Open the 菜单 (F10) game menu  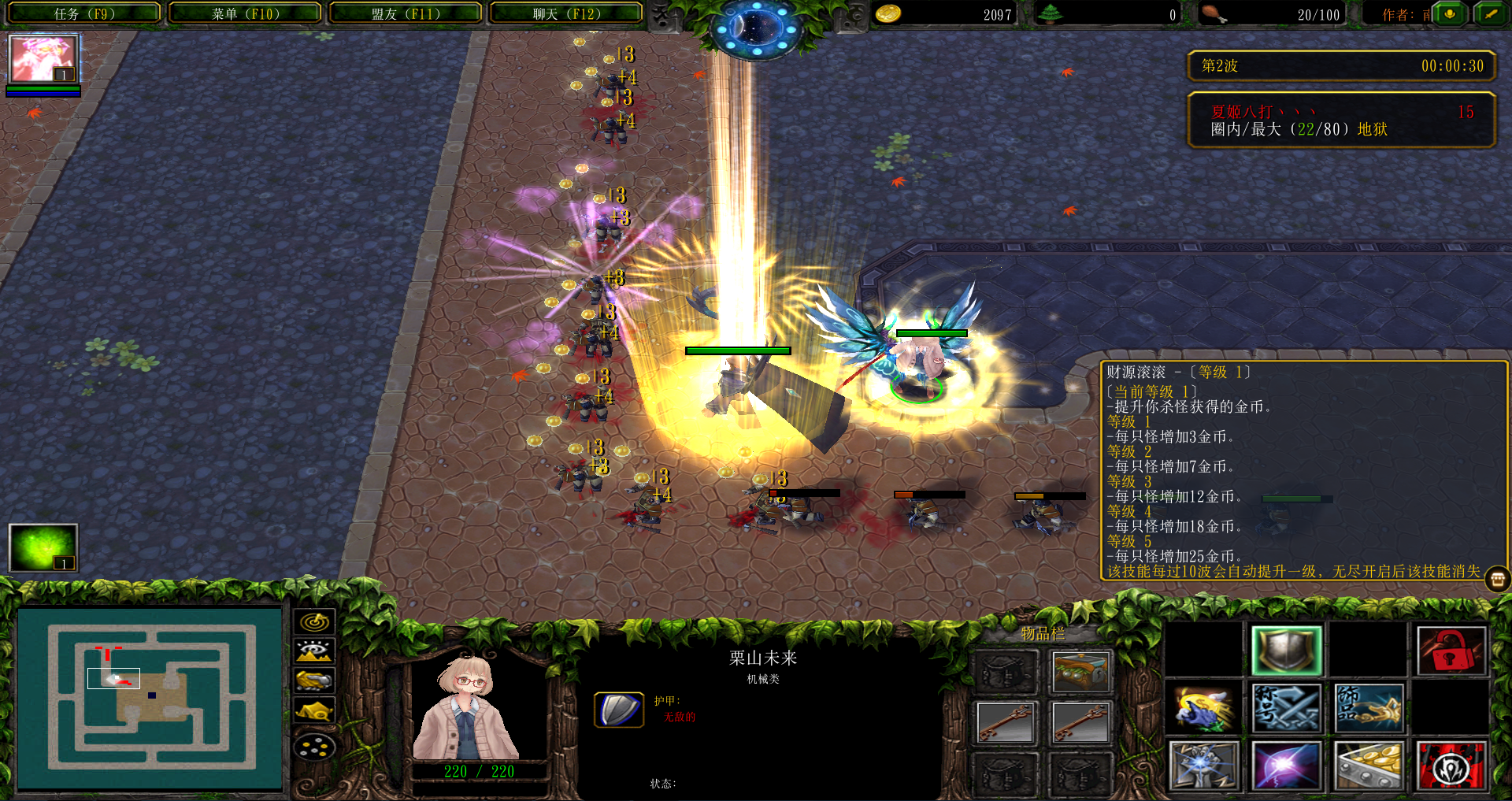click(245, 13)
